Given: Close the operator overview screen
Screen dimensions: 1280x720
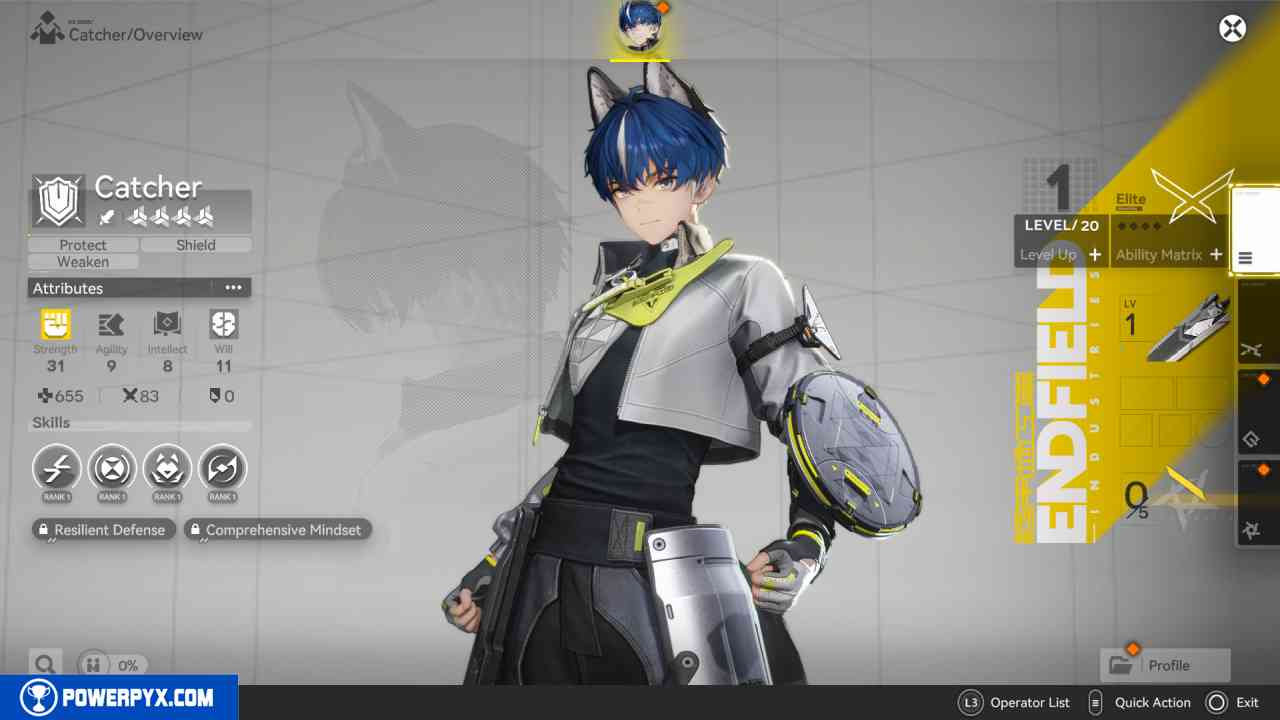Looking at the screenshot, I should (1232, 28).
